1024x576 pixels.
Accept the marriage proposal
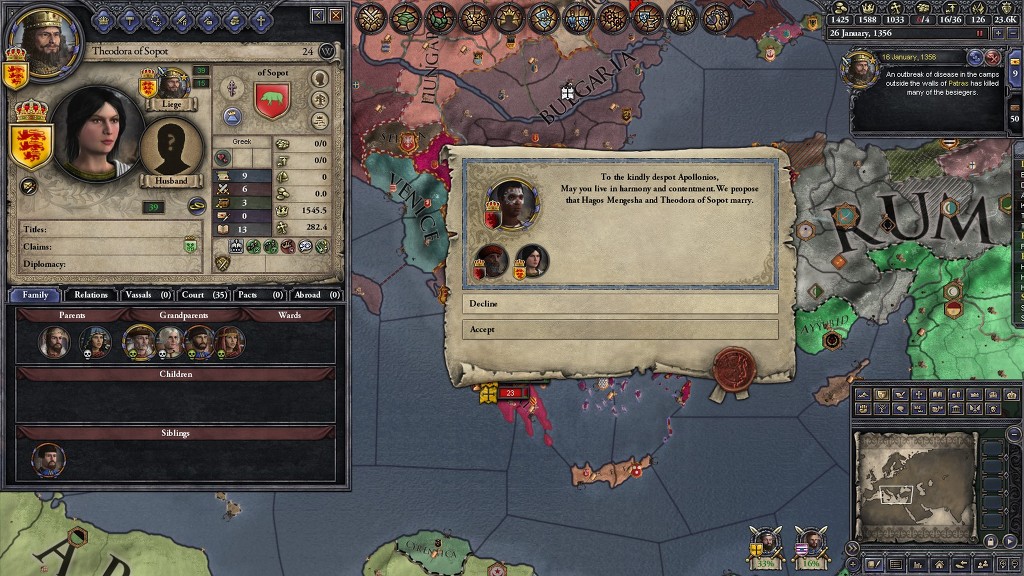[x=619, y=329]
